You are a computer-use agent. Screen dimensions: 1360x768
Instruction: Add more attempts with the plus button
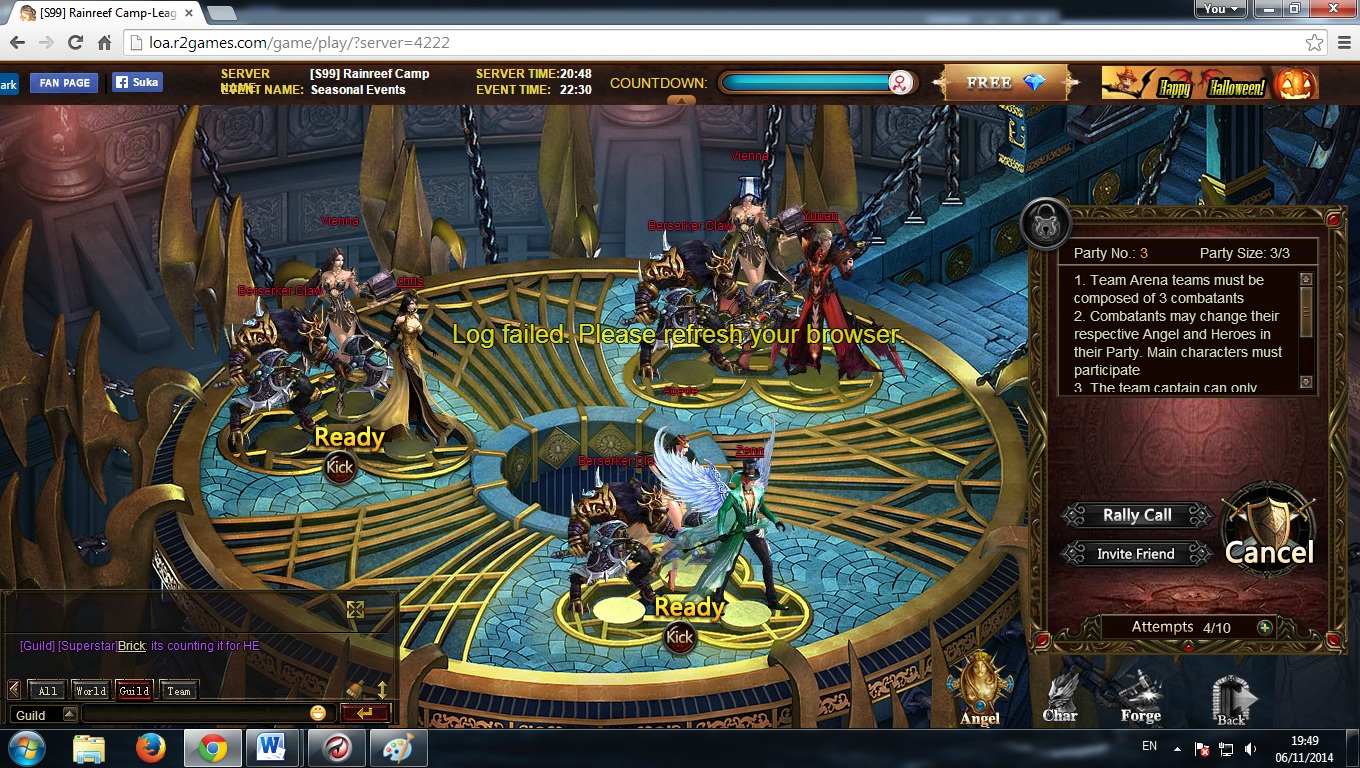pos(1265,628)
